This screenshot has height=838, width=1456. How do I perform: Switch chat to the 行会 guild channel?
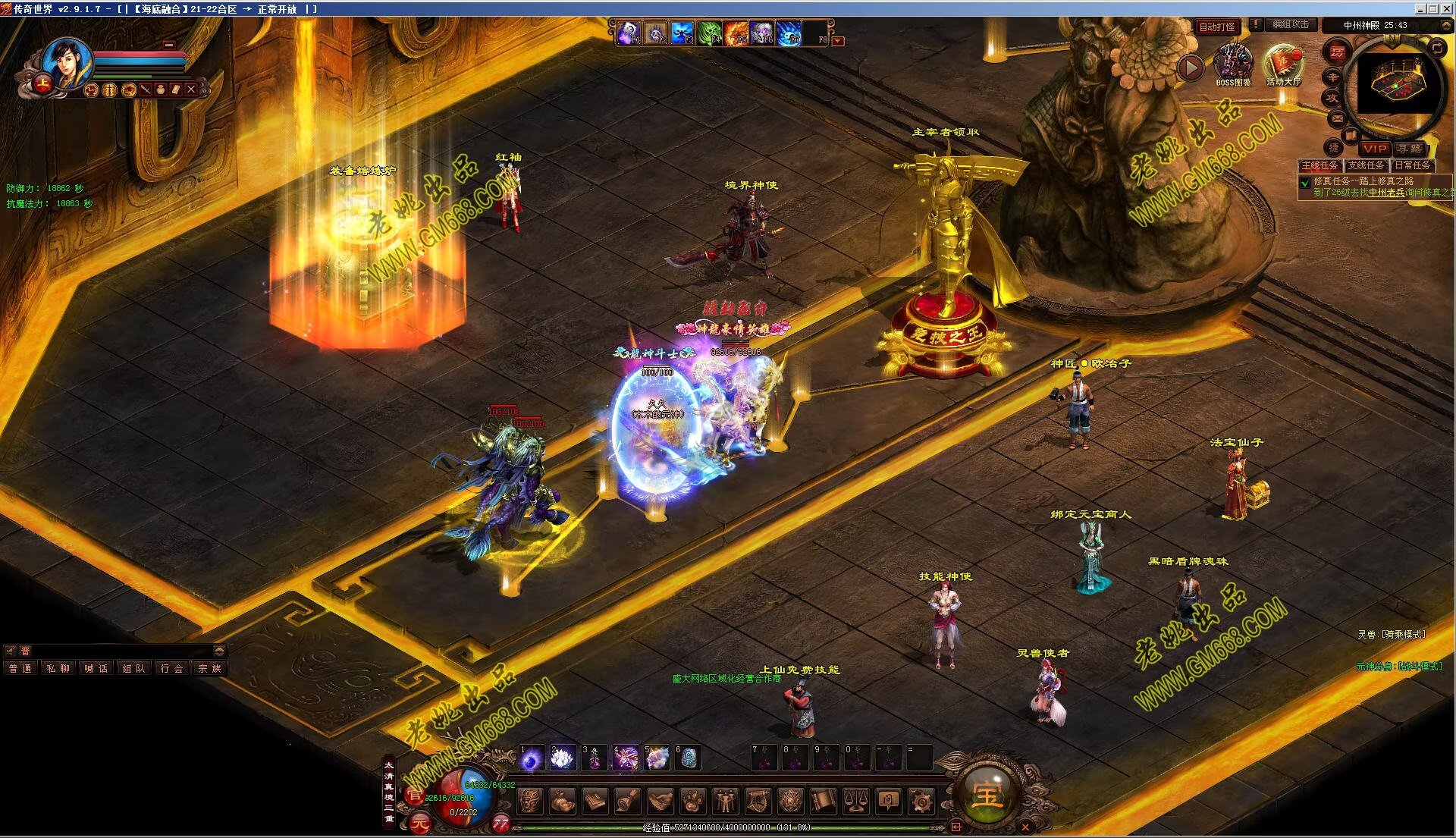(172, 668)
